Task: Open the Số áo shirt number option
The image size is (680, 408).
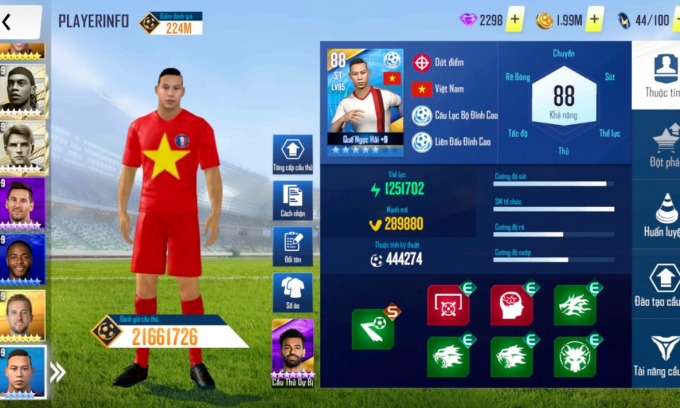Action: pos(292,292)
